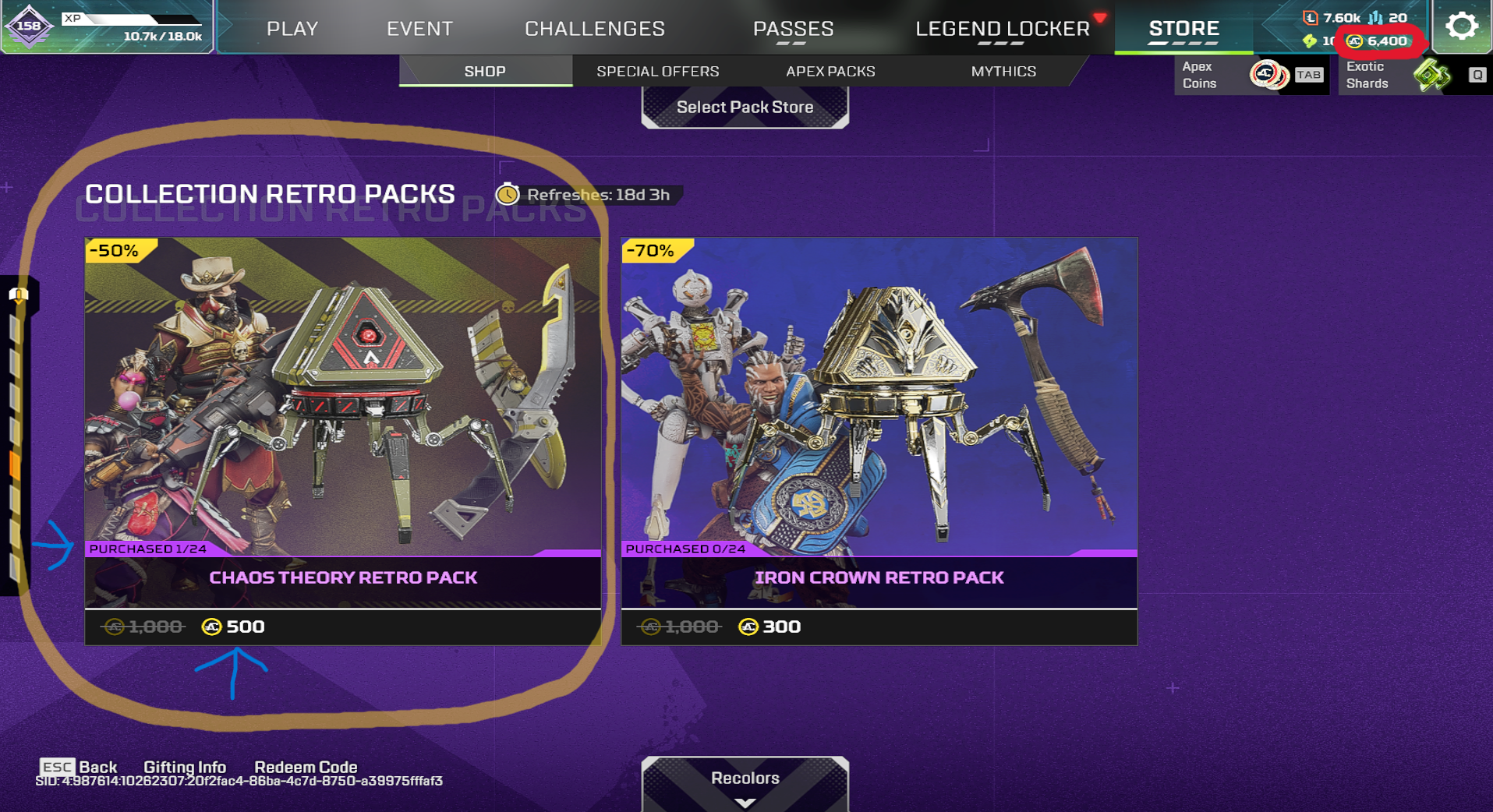
Task: Select the LEGEND LOCKER tab
Action: pyautogui.click(x=1002, y=29)
